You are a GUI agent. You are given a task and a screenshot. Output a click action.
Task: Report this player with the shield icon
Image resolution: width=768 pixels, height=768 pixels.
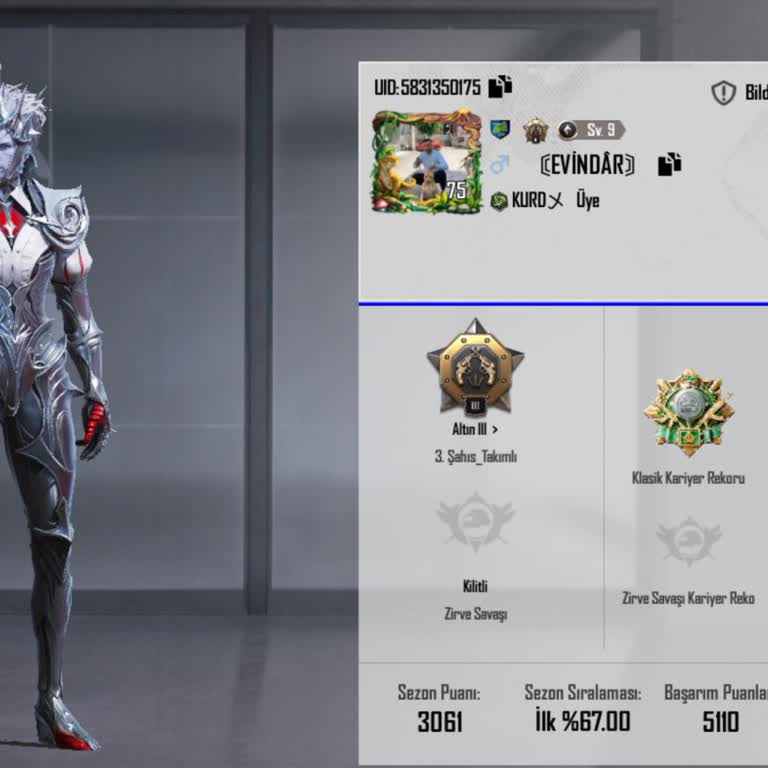click(723, 93)
